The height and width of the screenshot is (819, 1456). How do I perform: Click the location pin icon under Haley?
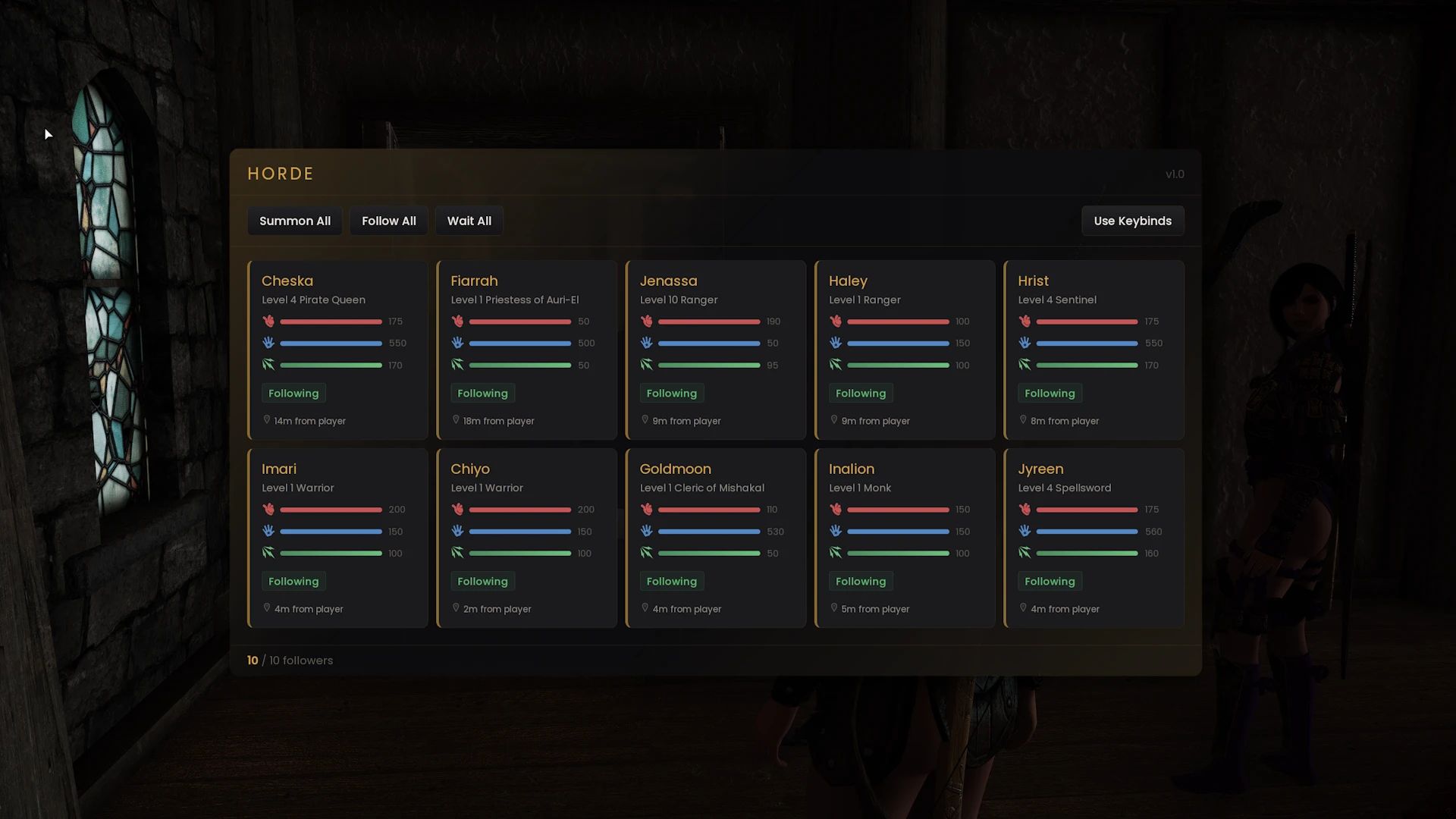(834, 419)
